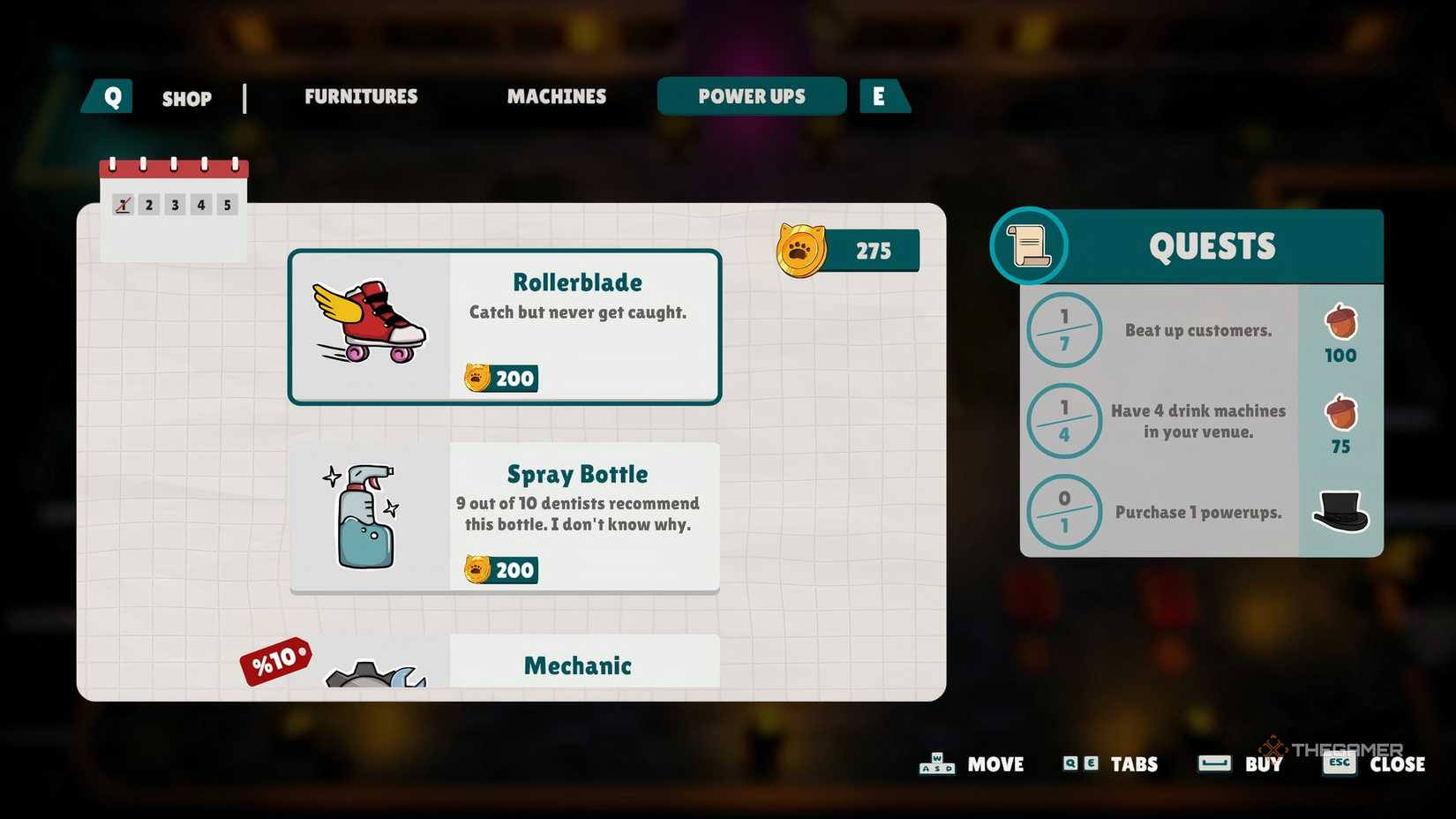The width and height of the screenshot is (1456, 819).
Task: Select day 5 on the calendar
Action: pos(227,204)
